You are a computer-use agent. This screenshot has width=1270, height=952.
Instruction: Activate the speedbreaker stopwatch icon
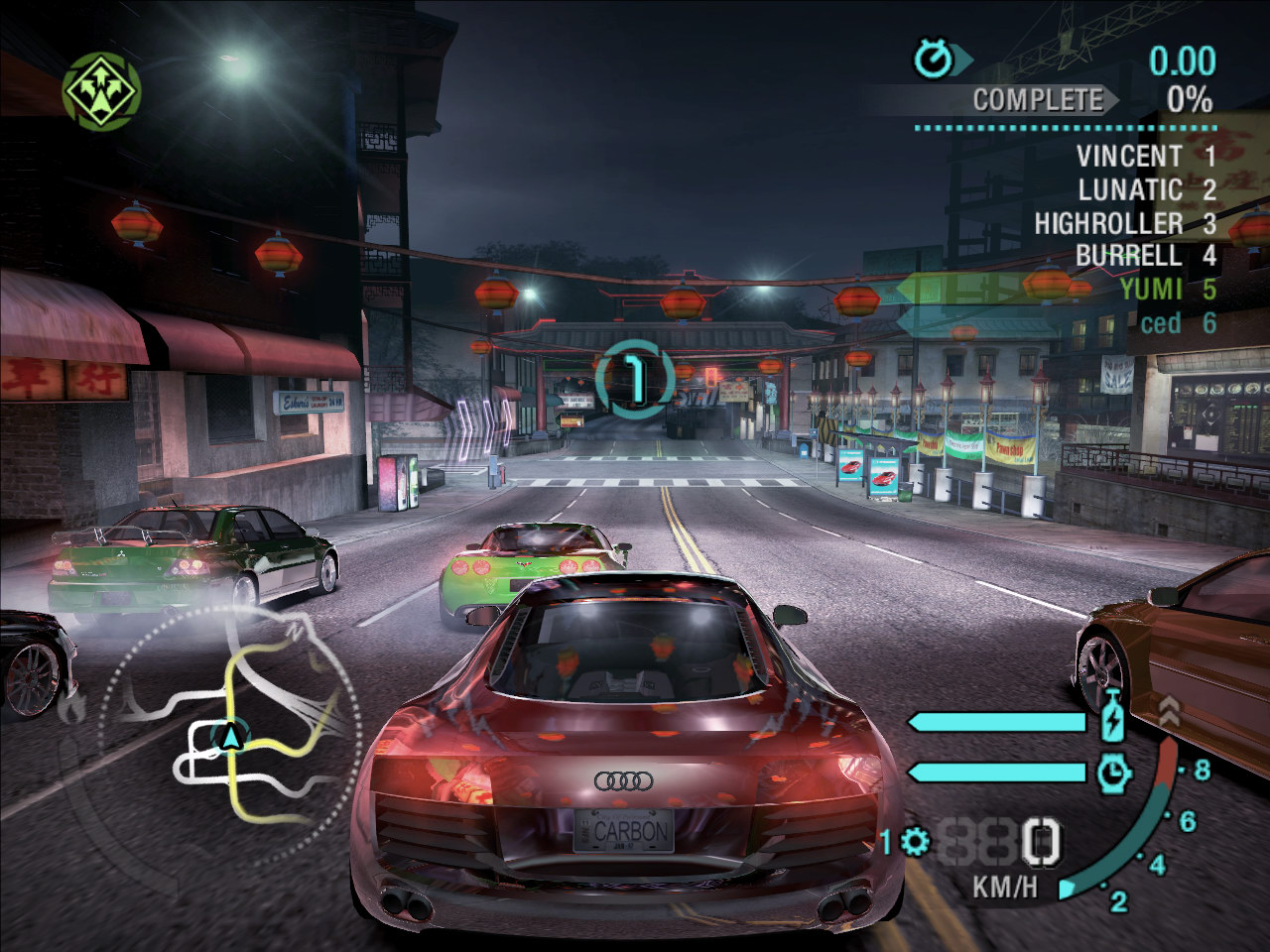click(x=1114, y=773)
